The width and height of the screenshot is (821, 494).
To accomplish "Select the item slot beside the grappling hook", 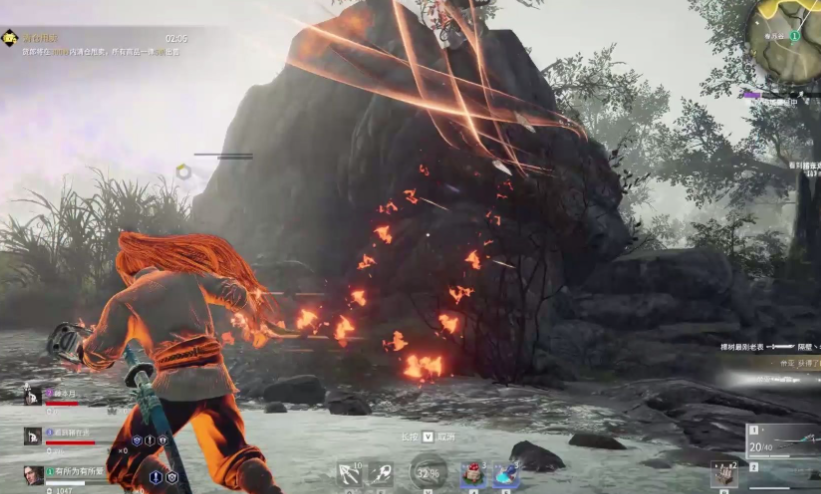I will tap(383, 474).
